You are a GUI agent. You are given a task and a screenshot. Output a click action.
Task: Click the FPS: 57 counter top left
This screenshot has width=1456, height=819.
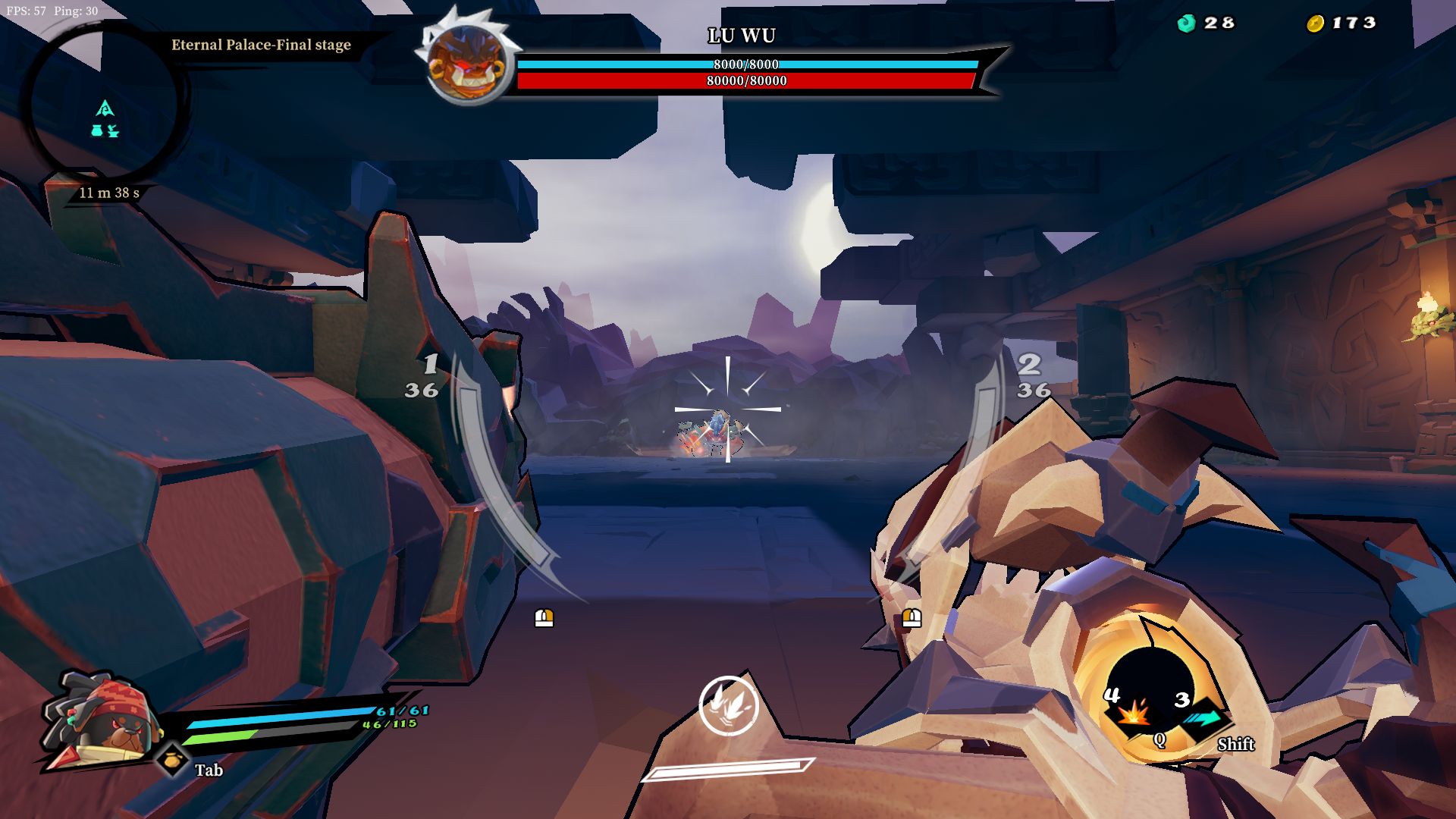tap(25, 12)
